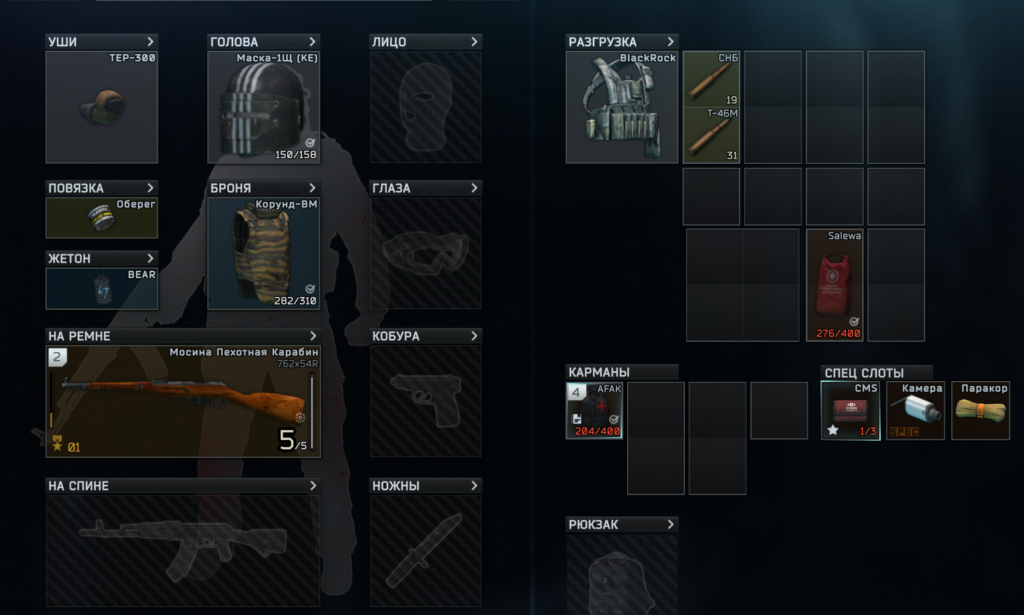Image resolution: width=1024 pixels, height=615 pixels.
Task: Click the Паракорд special slot item
Action: click(980, 410)
